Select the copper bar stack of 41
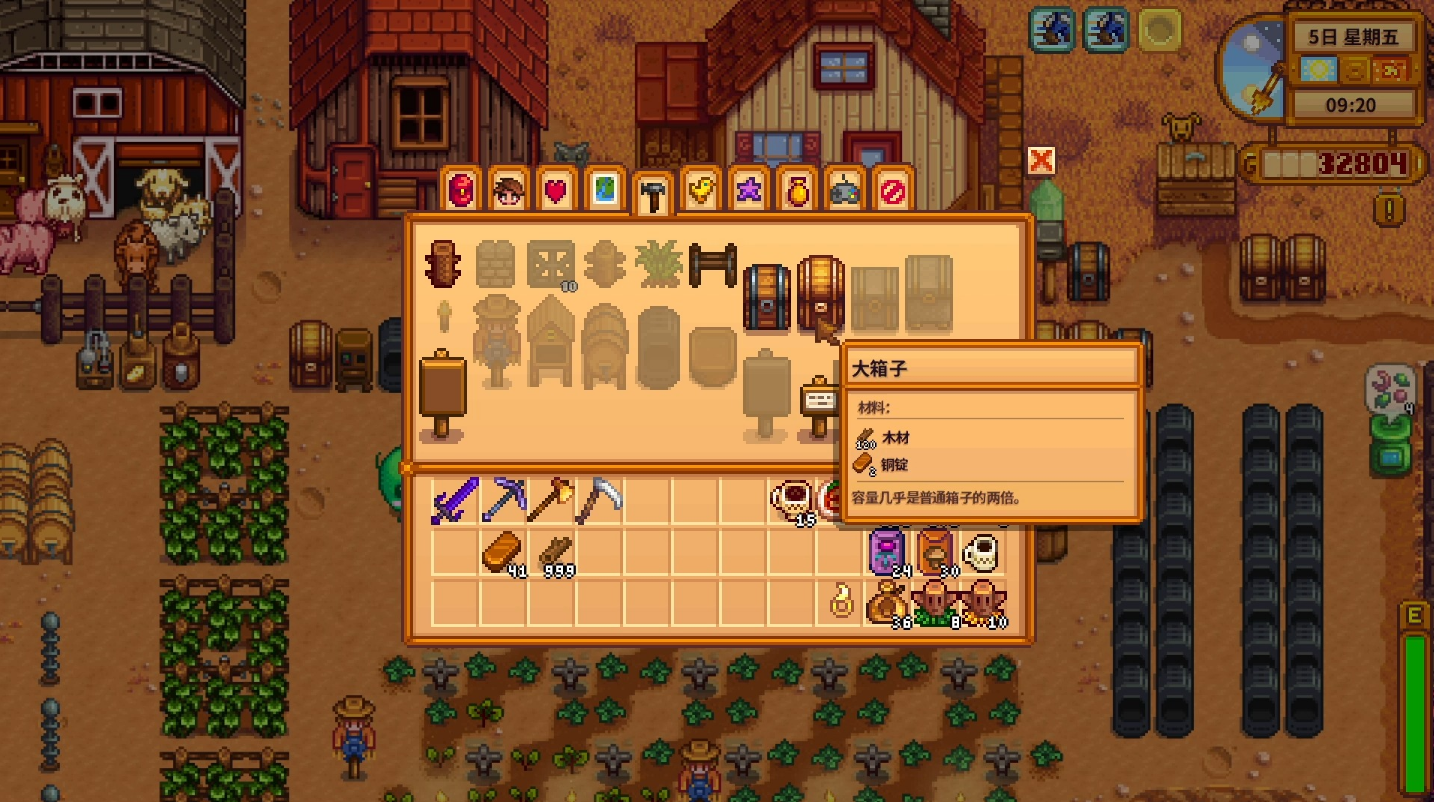Viewport: 1434px width, 802px height. (503, 551)
